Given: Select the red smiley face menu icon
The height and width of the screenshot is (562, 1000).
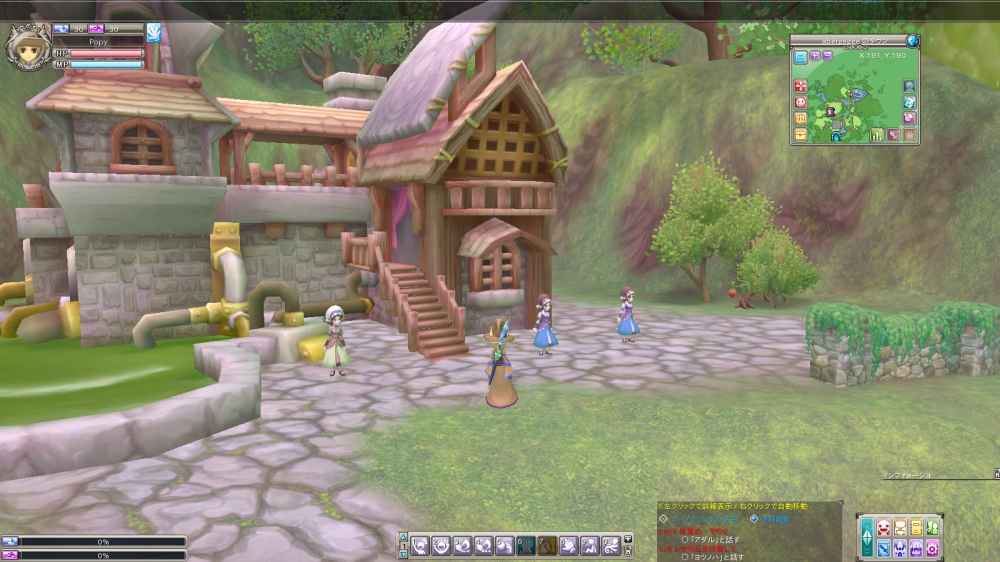Looking at the screenshot, I should tap(883, 528).
